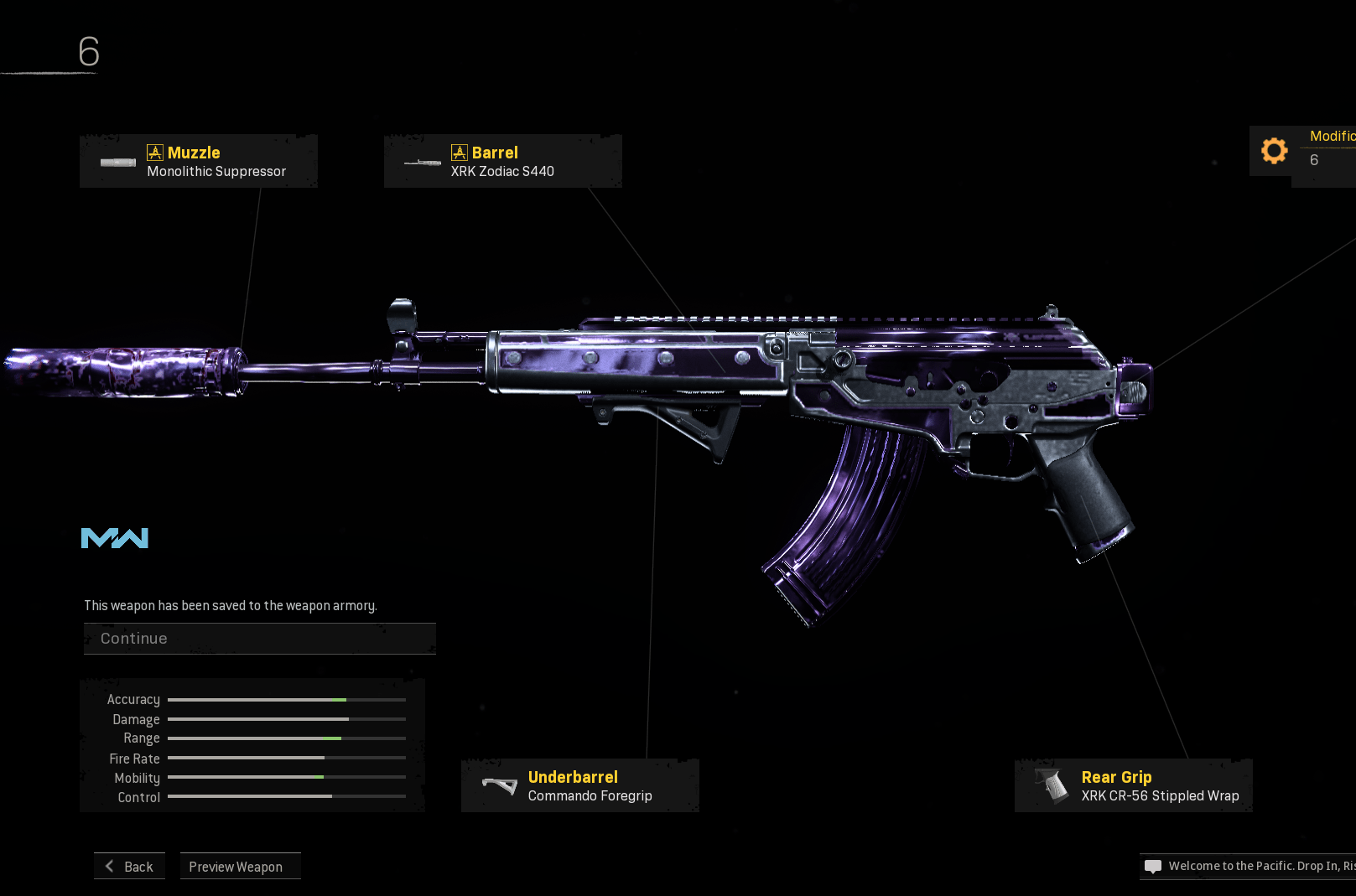Click the chat message bubble notification
The height and width of the screenshot is (896, 1356).
click(1153, 867)
